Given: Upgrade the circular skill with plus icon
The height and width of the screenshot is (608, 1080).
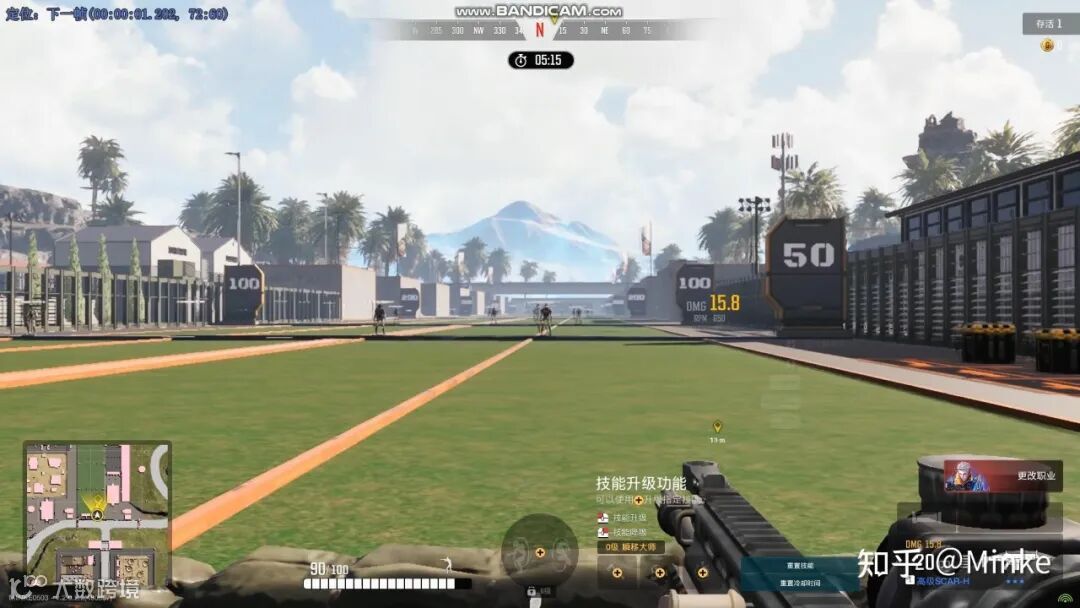Looking at the screenshot, I should point(540,551).
